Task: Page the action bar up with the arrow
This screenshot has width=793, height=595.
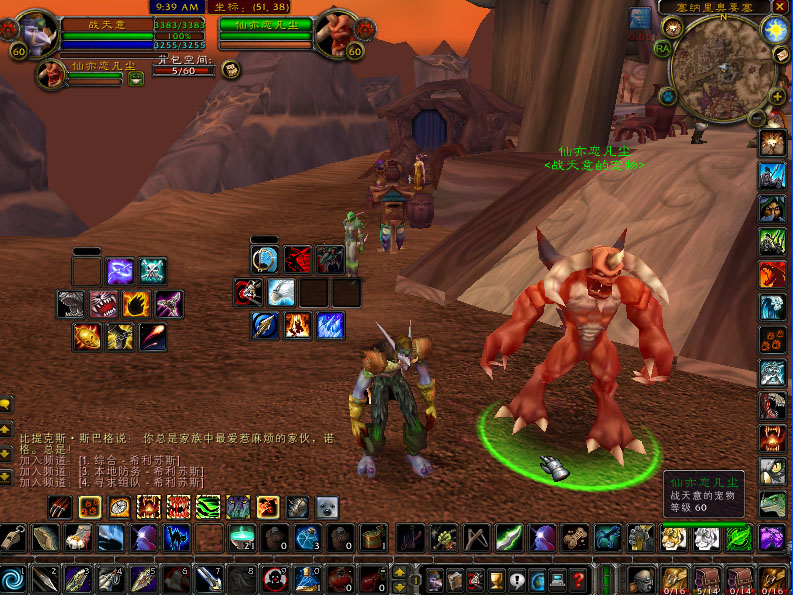Action: (x=400, y=572)
